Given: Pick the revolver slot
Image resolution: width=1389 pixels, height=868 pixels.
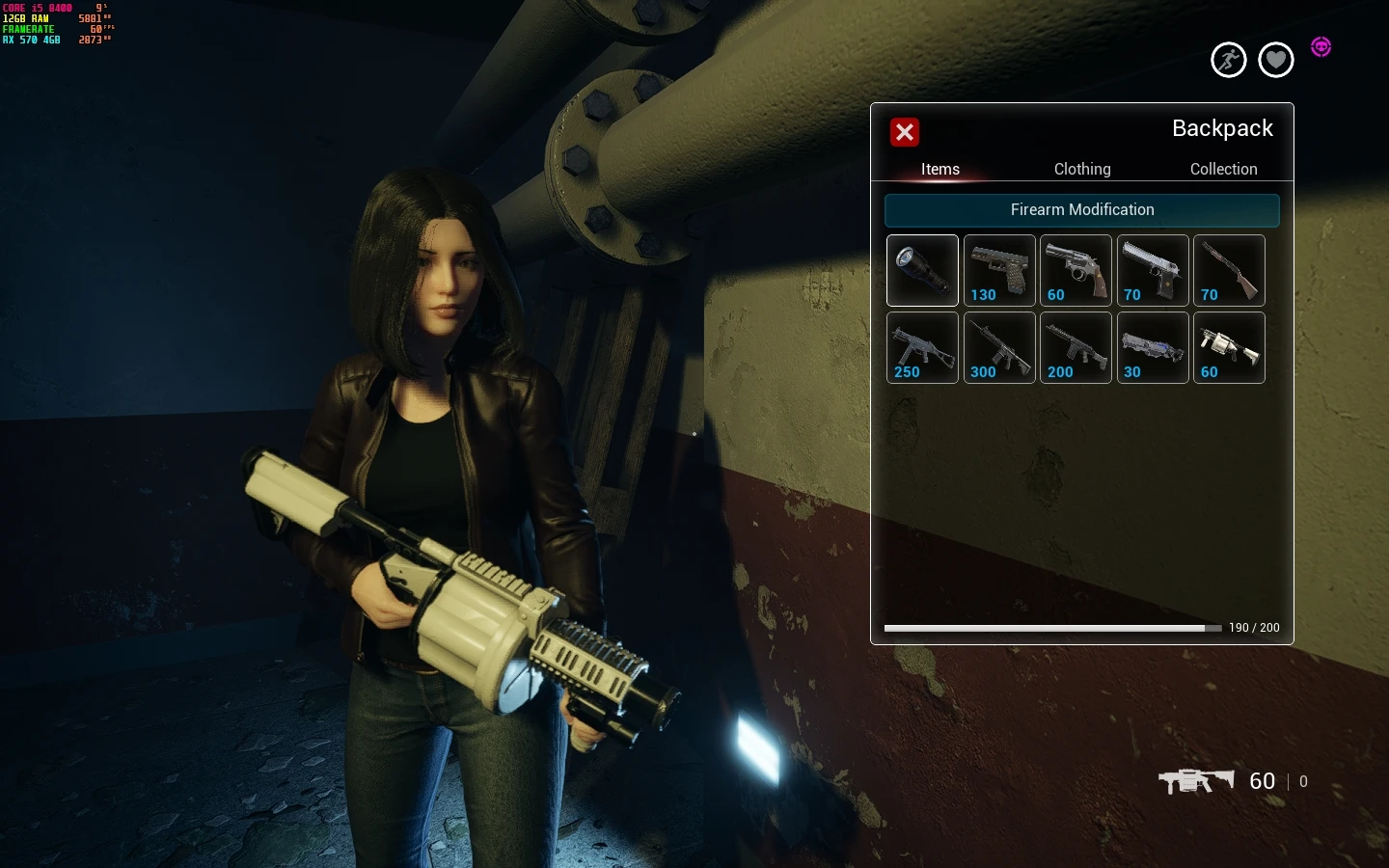Looking at the screenshot, I should (x=1076, y=270).
